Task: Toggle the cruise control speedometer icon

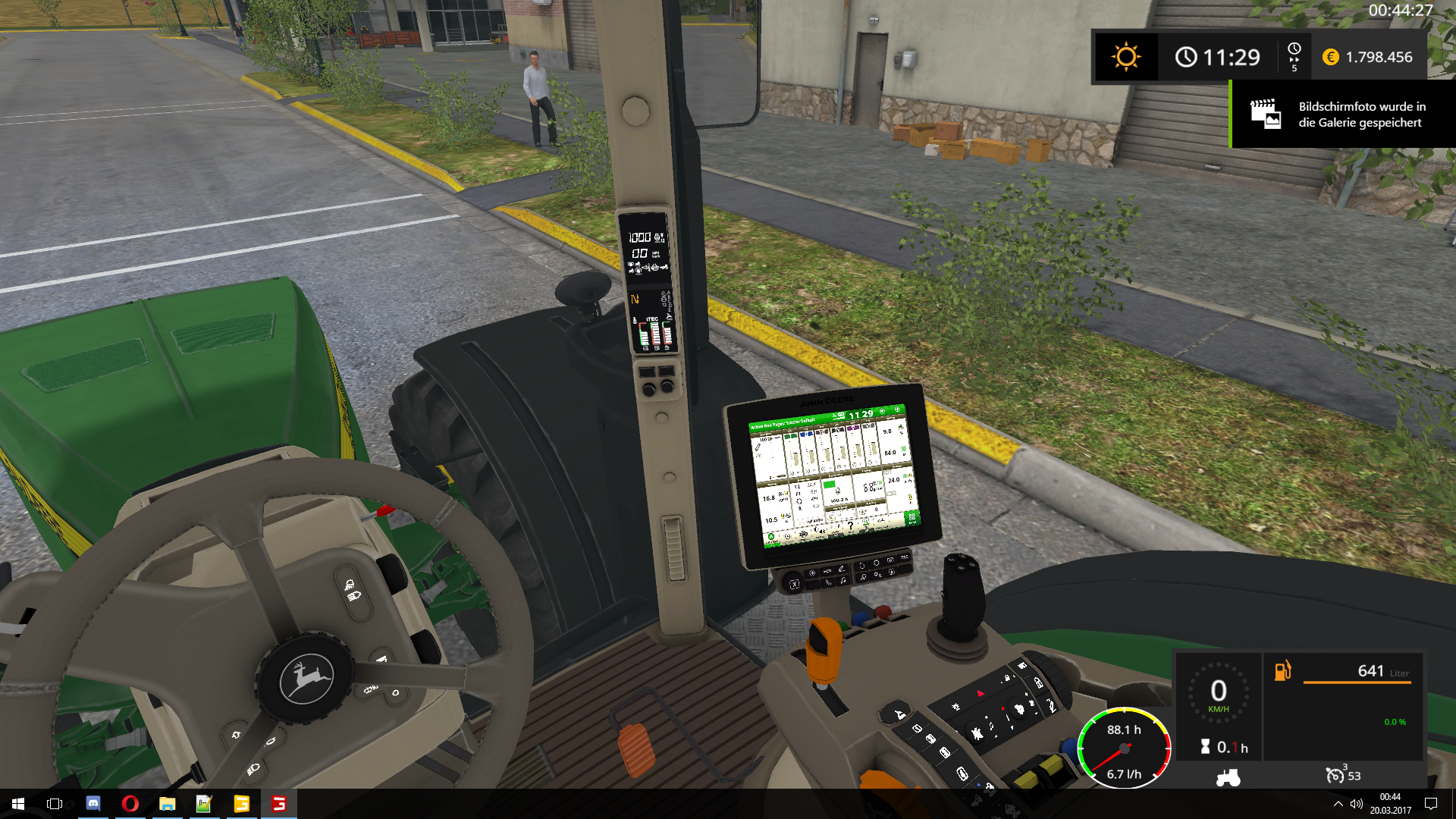Action: (1335, 775)
